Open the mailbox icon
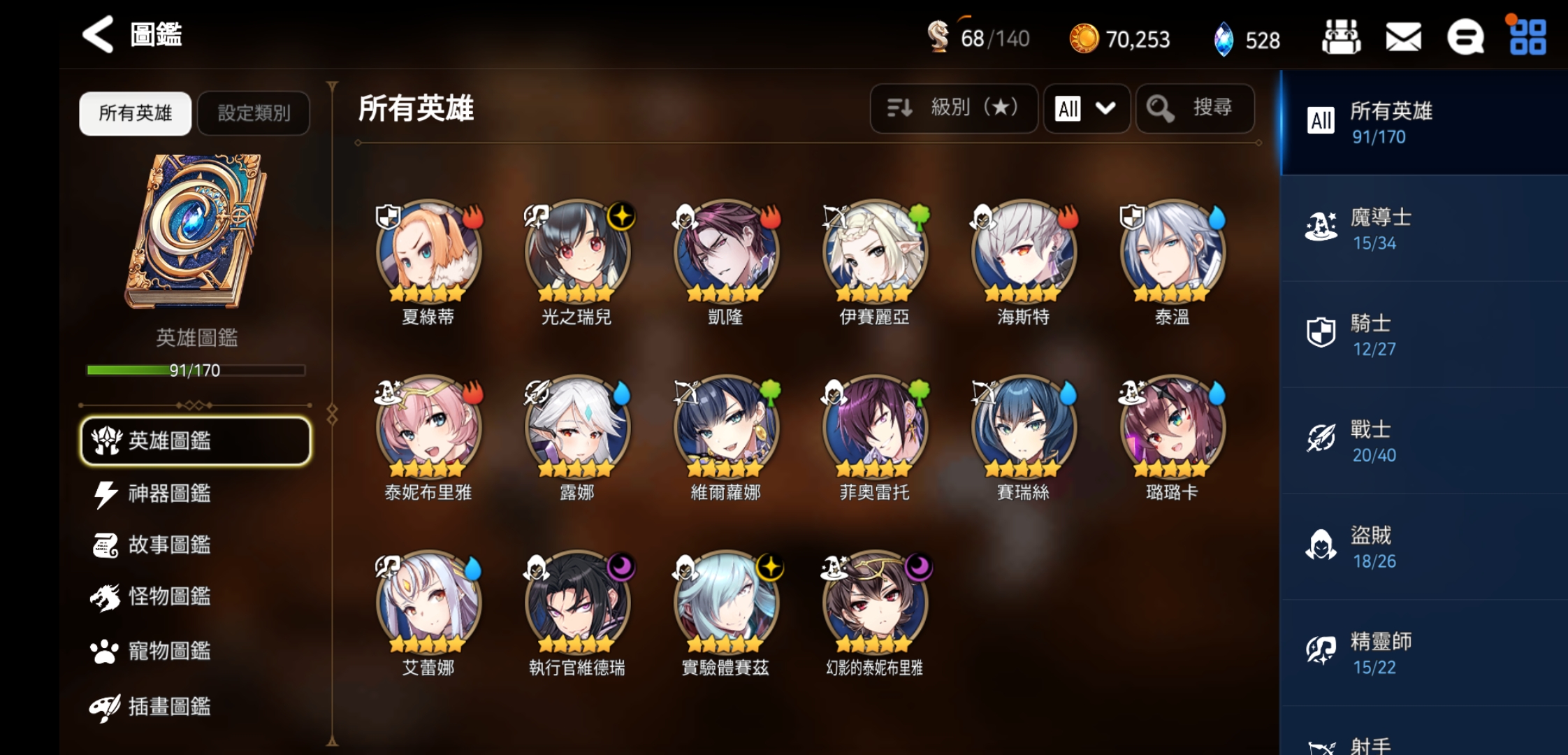The height and width of the screenshot is (755, 1568). pyautogui.click(x=1402, y=38)
